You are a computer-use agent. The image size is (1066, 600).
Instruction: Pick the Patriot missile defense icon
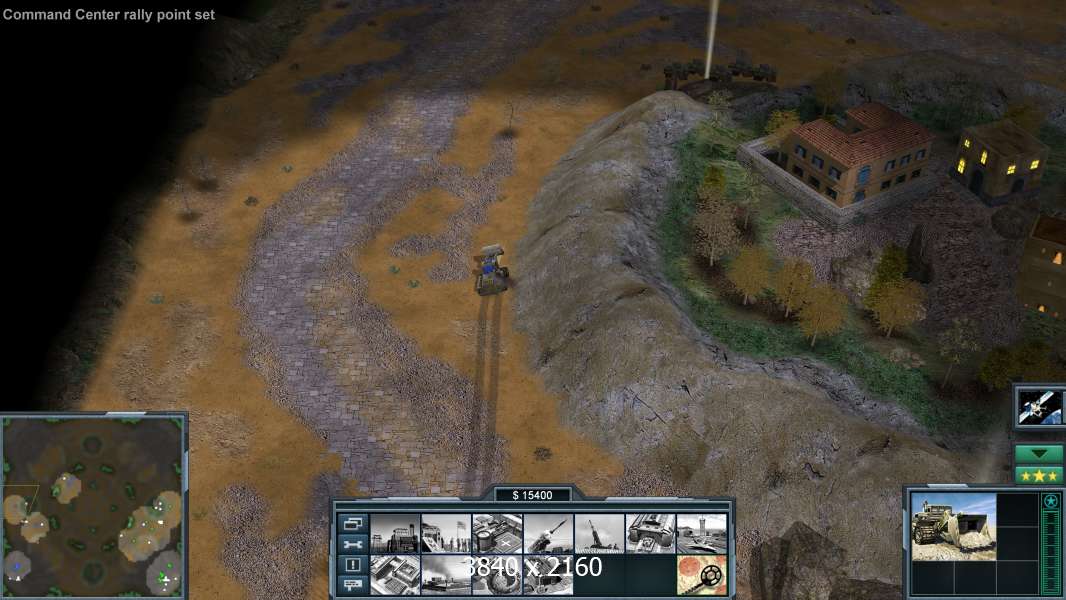click(548, 534)
